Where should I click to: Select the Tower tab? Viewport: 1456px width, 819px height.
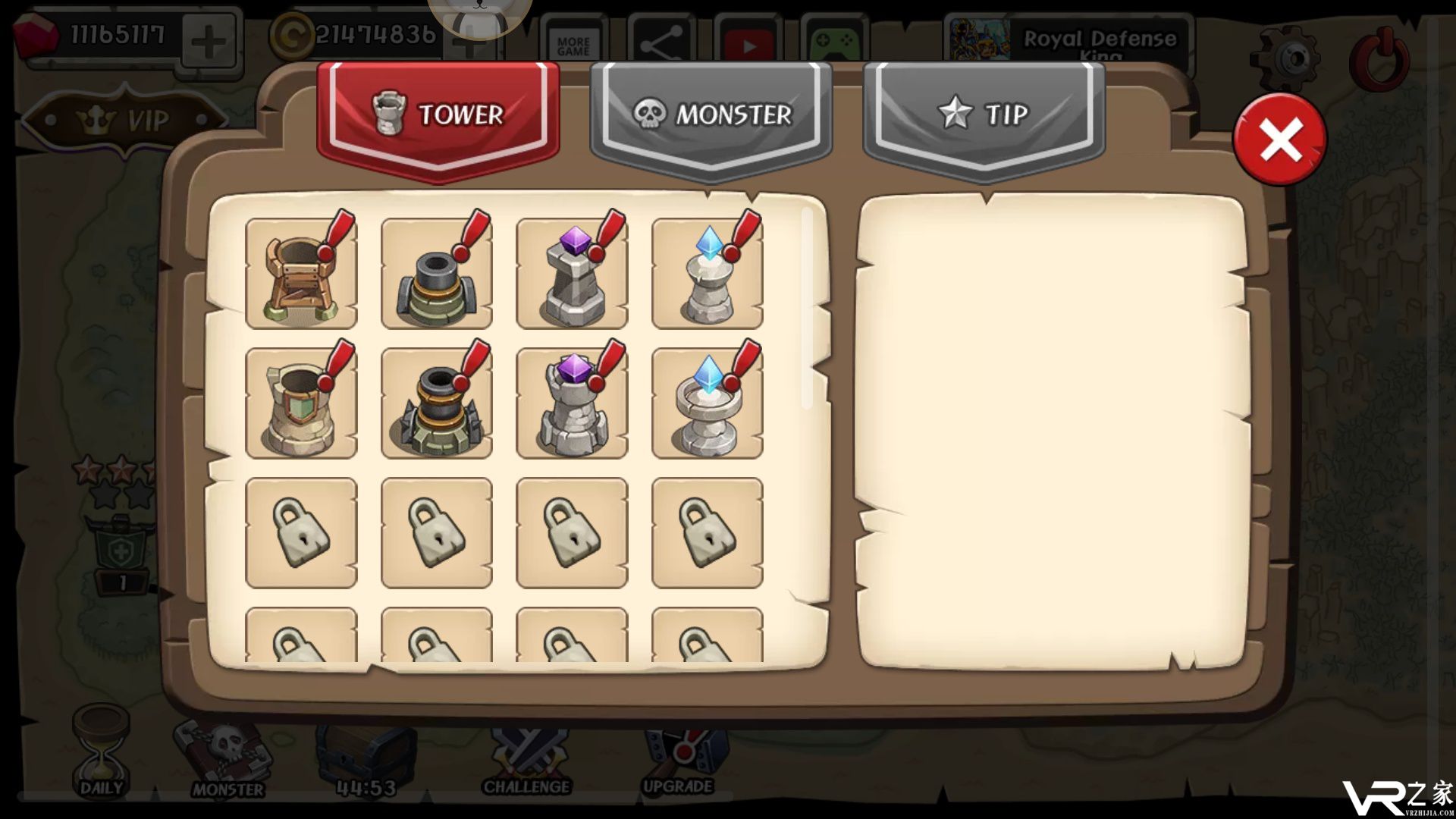(438, 115)
